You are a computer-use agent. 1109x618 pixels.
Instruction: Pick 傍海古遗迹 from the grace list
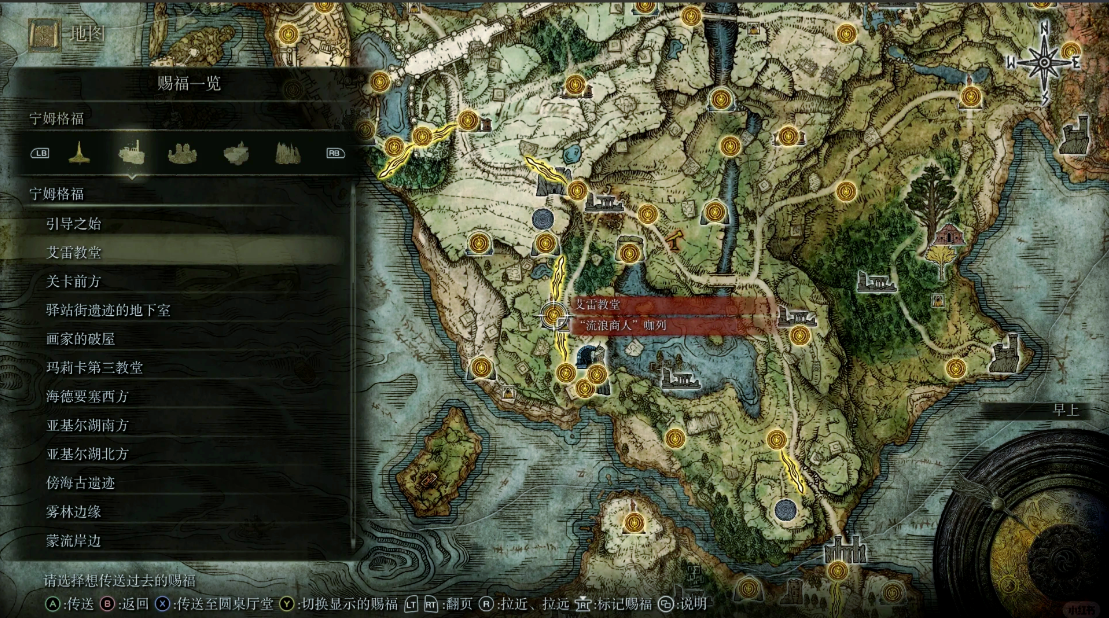pyautogui.click(x=180, y=482)
